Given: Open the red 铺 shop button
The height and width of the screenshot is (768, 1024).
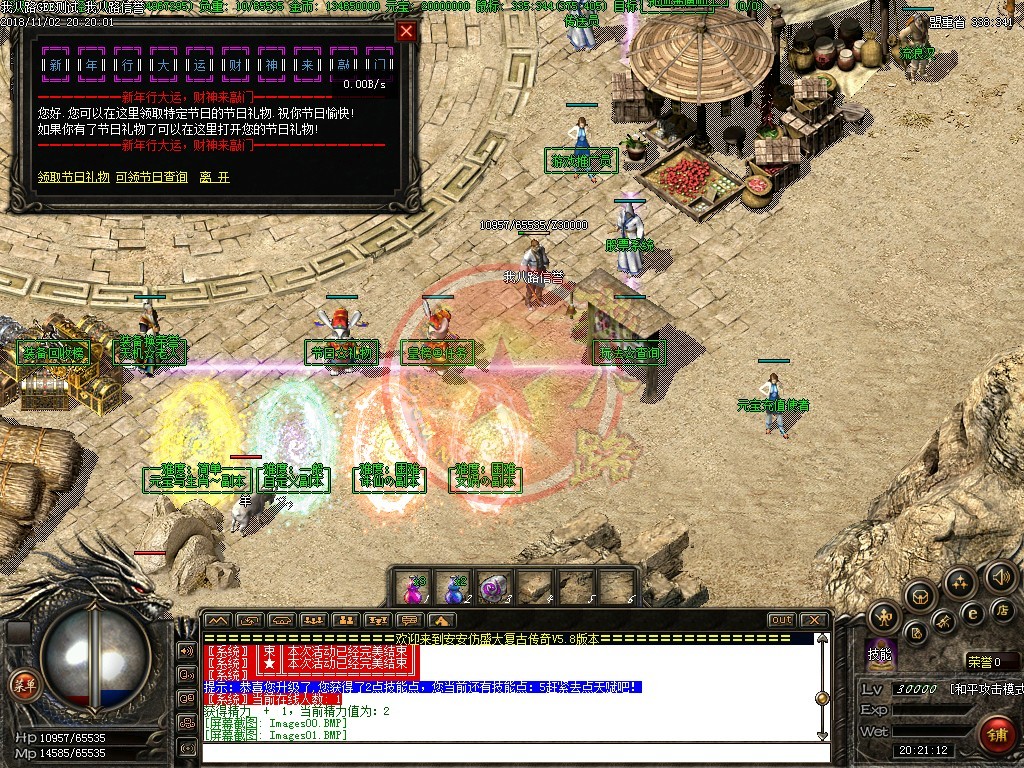Looking at the screenshot, I should click(996, 735).
